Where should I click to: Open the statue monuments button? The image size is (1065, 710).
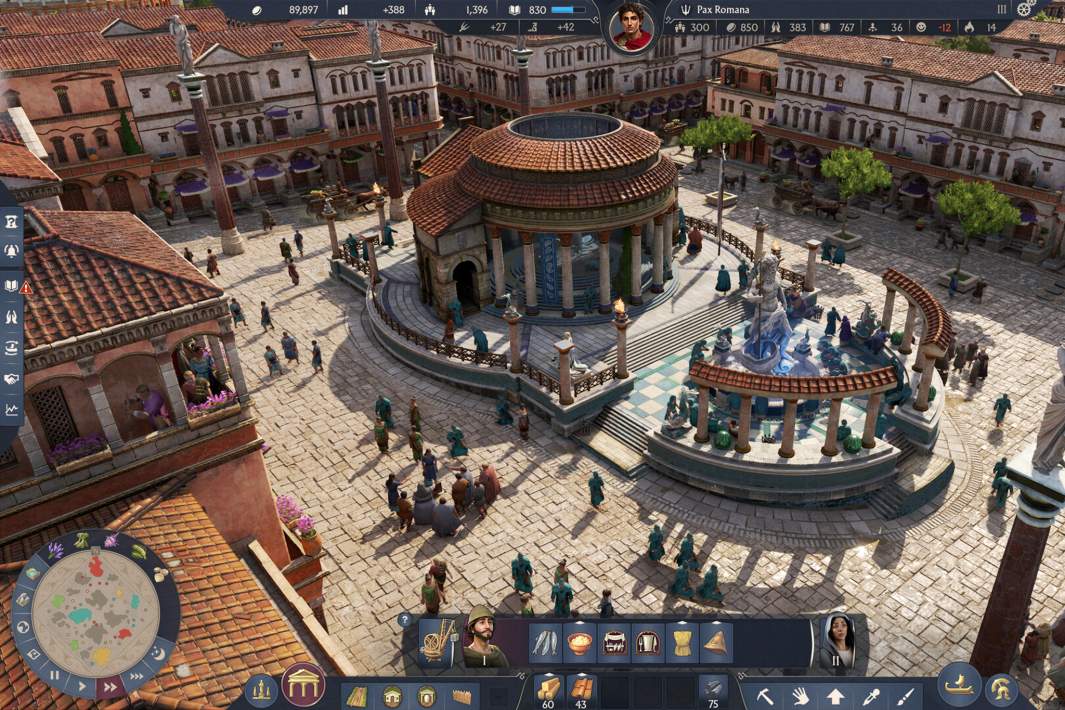click(261, 689)
